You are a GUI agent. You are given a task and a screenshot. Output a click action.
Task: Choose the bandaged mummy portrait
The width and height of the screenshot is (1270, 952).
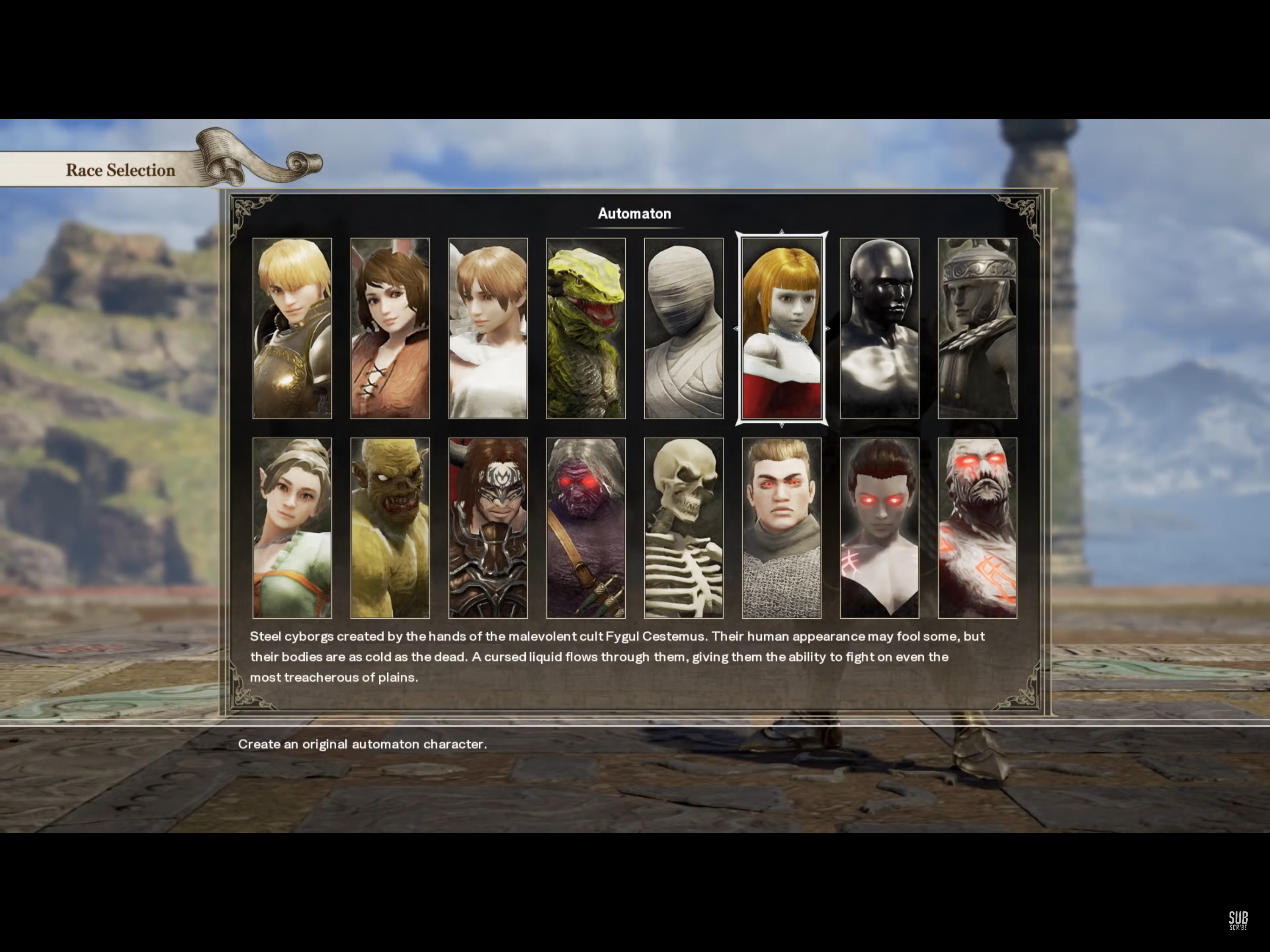(x=683, y=328)
